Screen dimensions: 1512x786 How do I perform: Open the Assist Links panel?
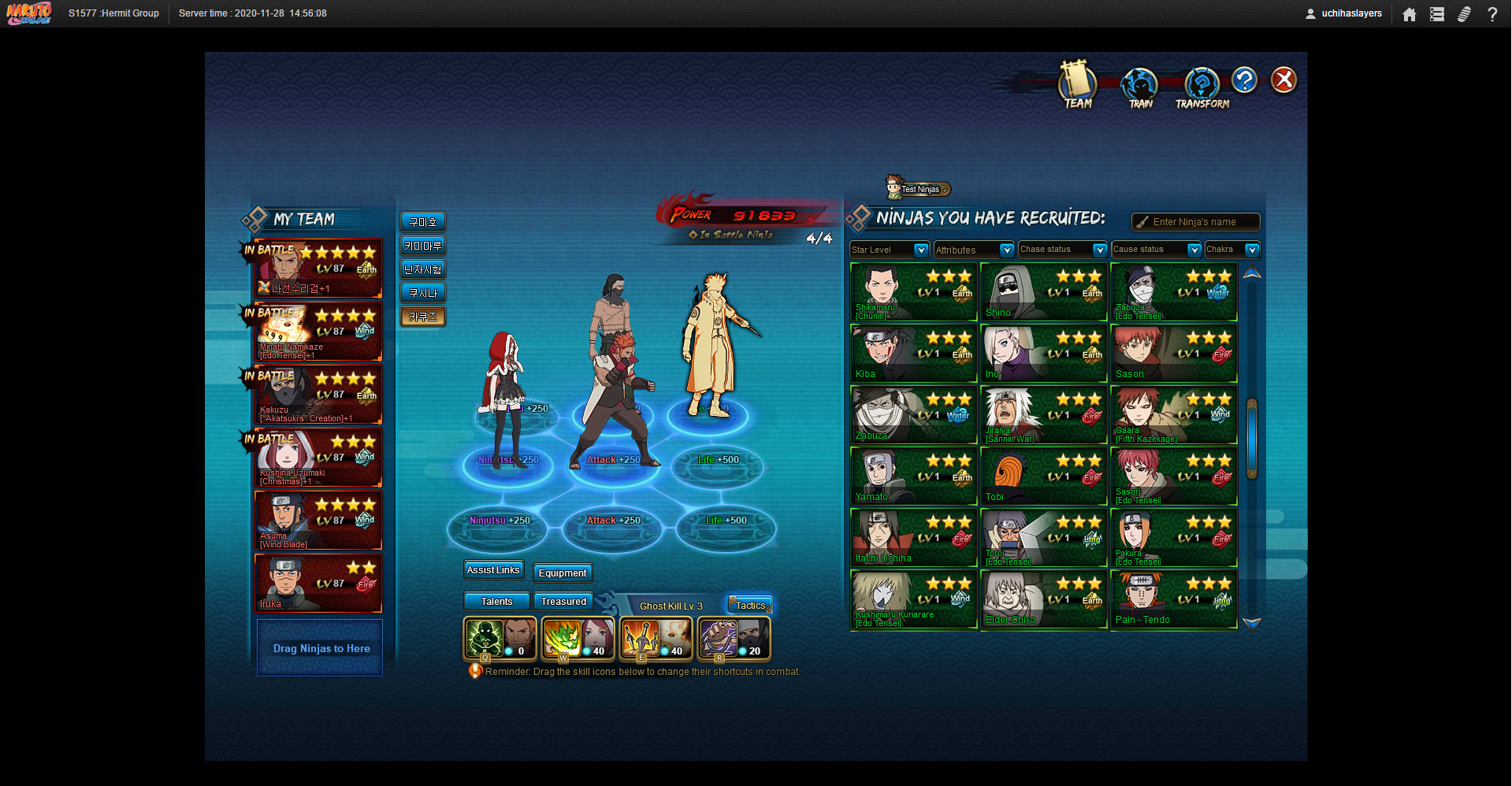point(493,570)
